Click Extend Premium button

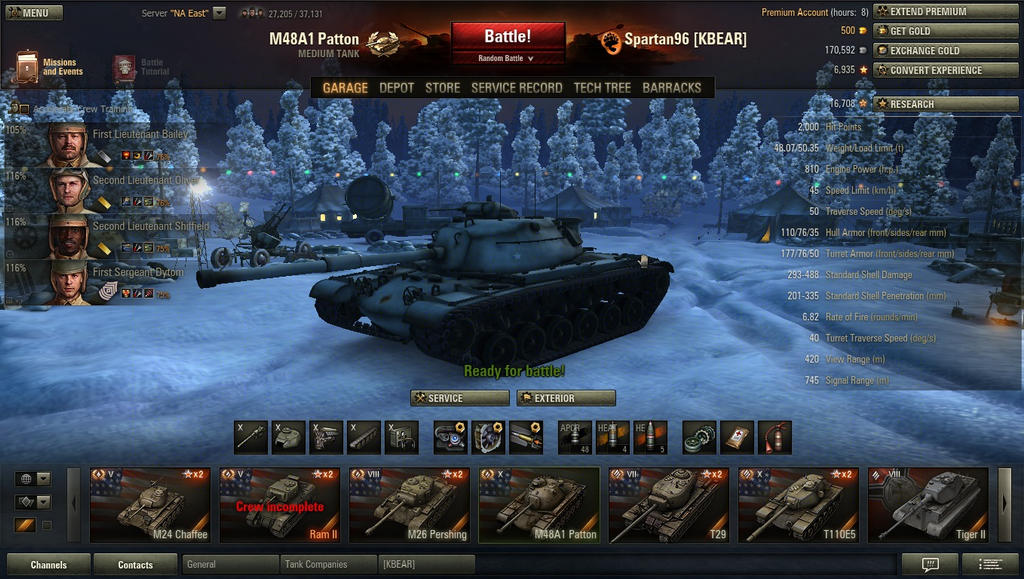pos(933,12)
